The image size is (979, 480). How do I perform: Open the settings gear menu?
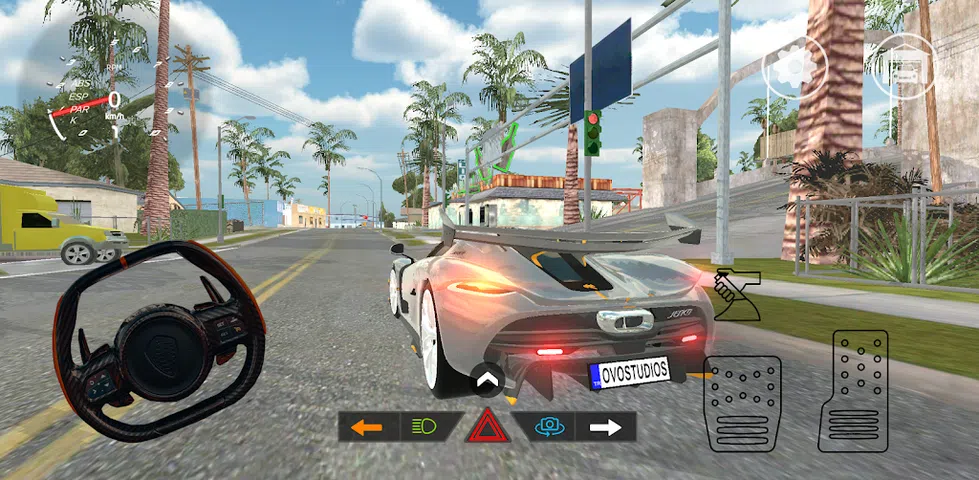click(796, 67)
